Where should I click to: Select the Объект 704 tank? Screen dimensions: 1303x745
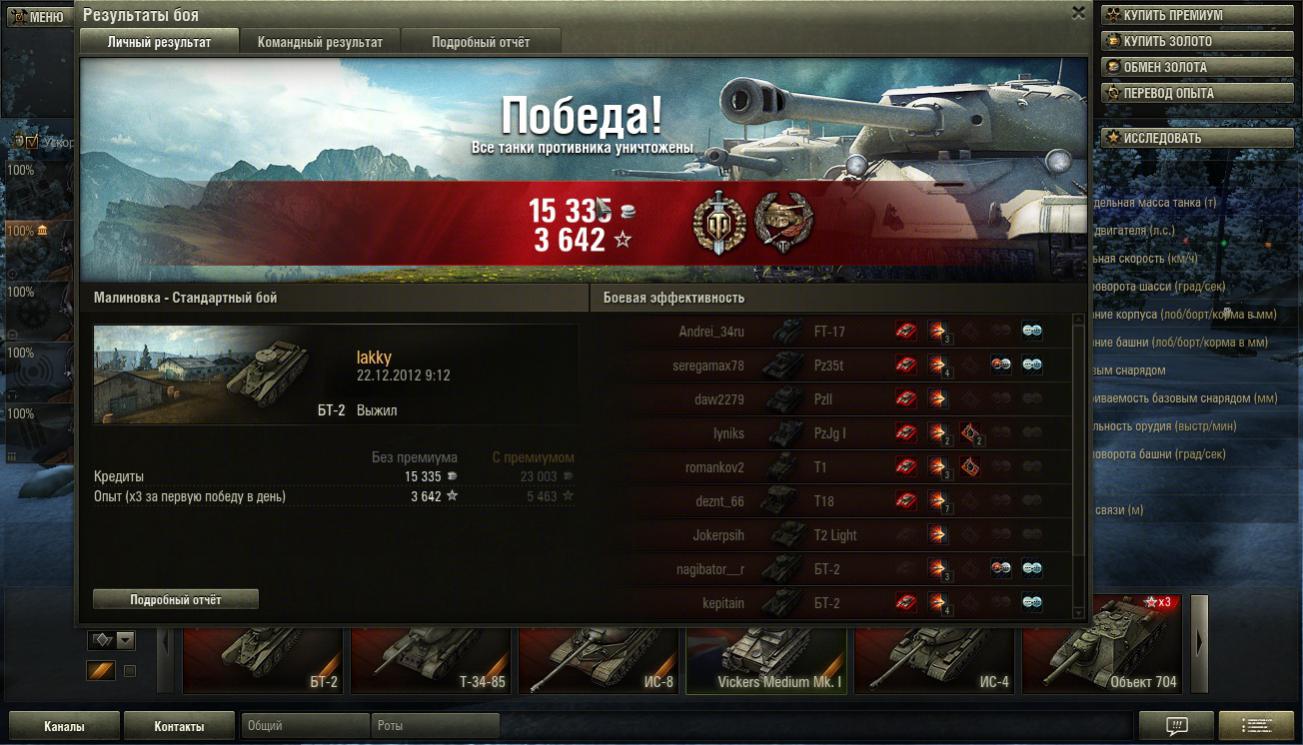[1102, 662]
